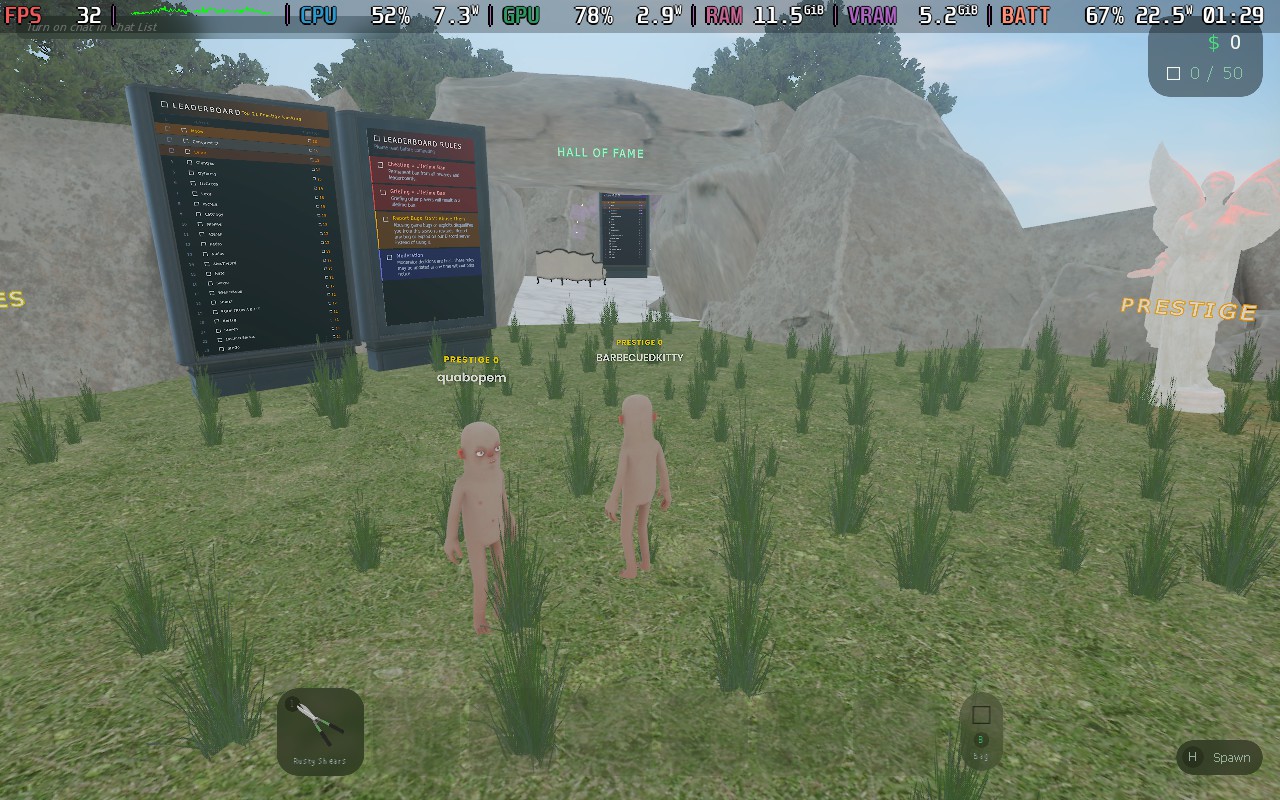Click the clipboard icon beside LEADERBOARD title

(164, 103)
